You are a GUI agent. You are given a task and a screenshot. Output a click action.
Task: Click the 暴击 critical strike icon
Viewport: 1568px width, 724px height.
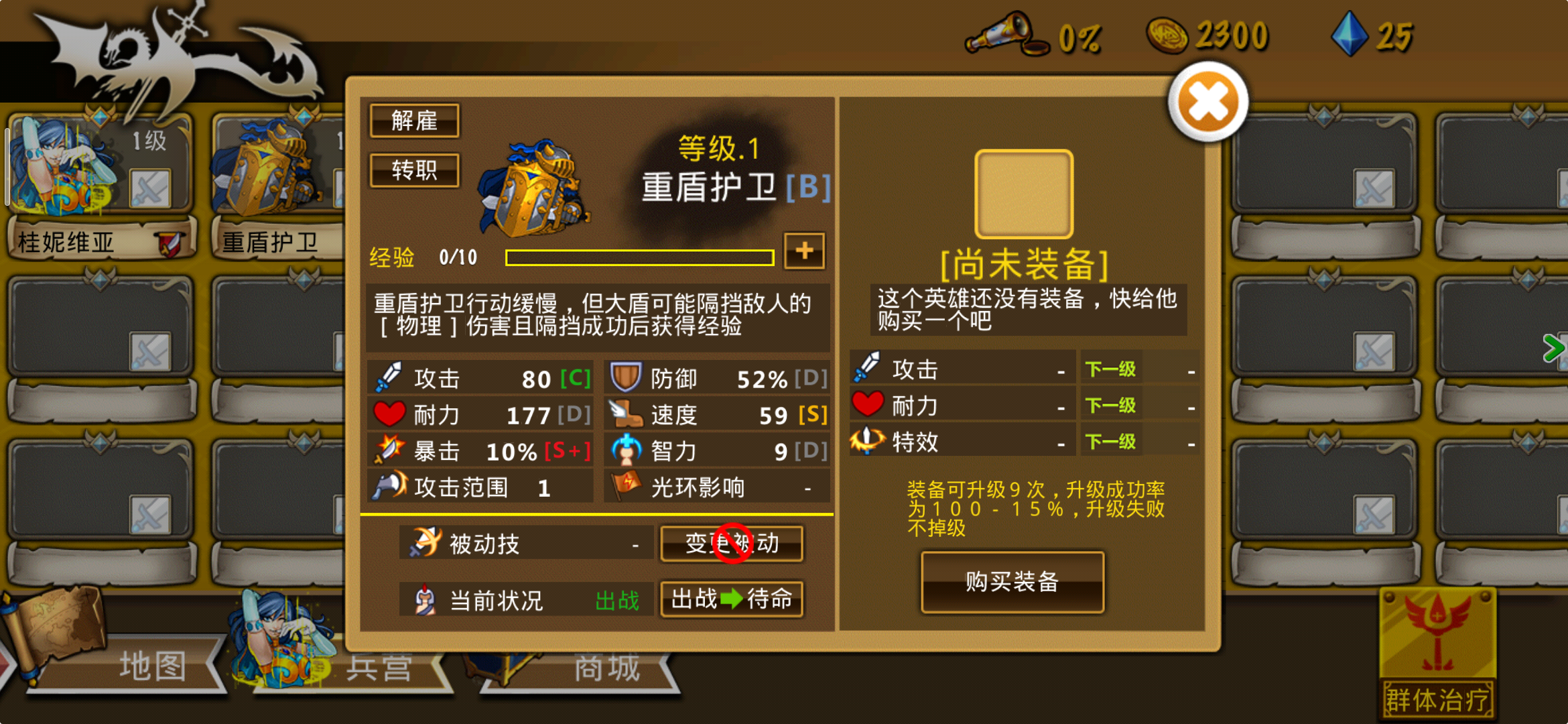(x=388, y=450)
